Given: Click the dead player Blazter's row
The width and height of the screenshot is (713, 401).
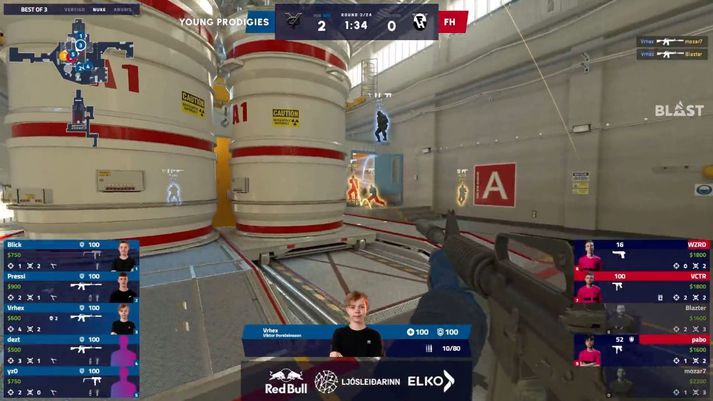Looking at the screenshot, I should click(641, 317).
